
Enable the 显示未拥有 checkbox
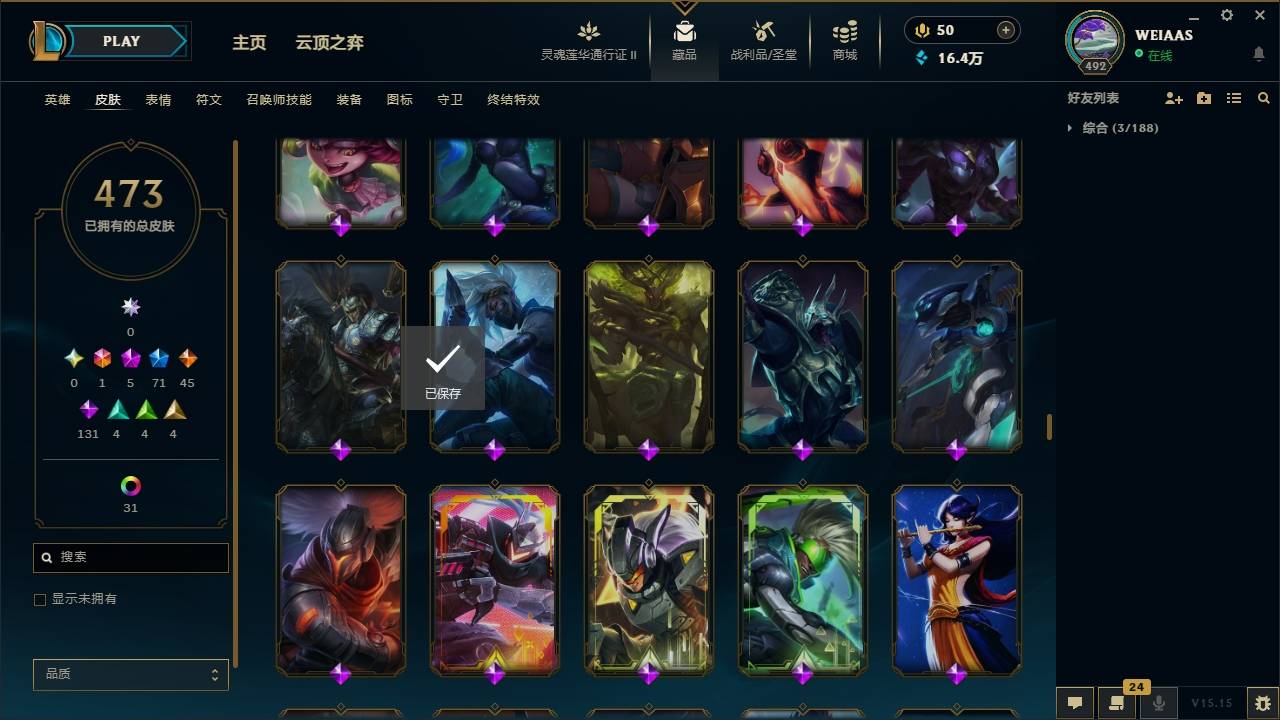[x=40, y=599]
